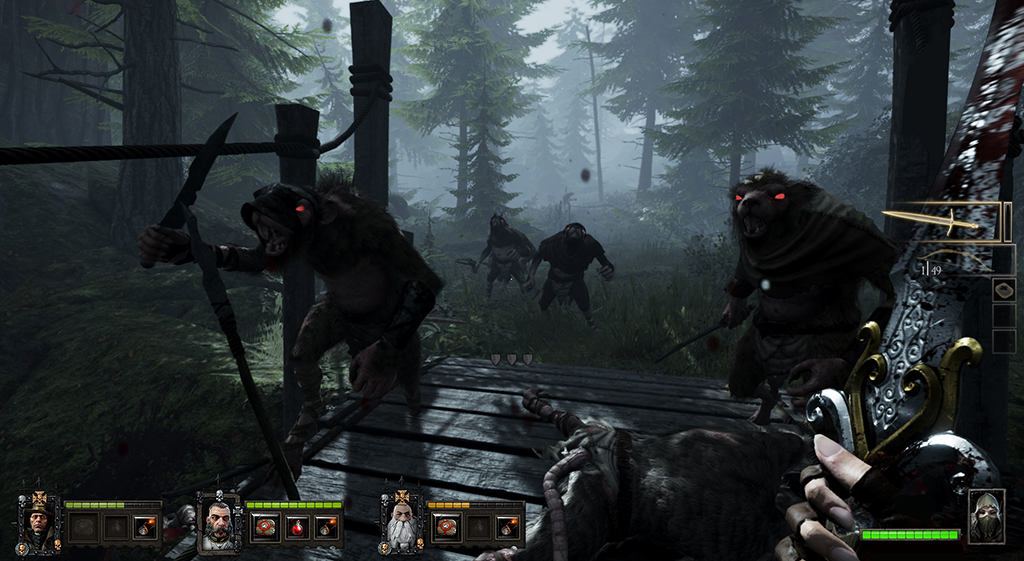Select the mustached soldier teammate portrait
The width and height of the screenshot is (1024, 561).
(x=219, y=522)
